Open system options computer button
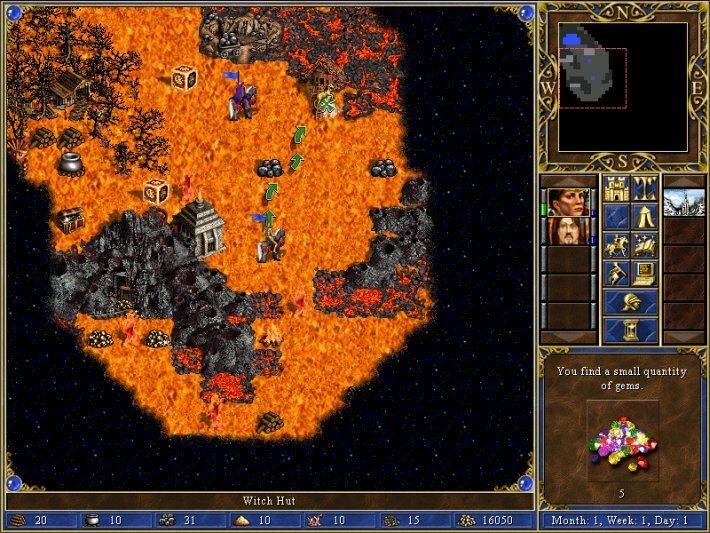This screenshot has height=533, width=710. tap(644, 273)
